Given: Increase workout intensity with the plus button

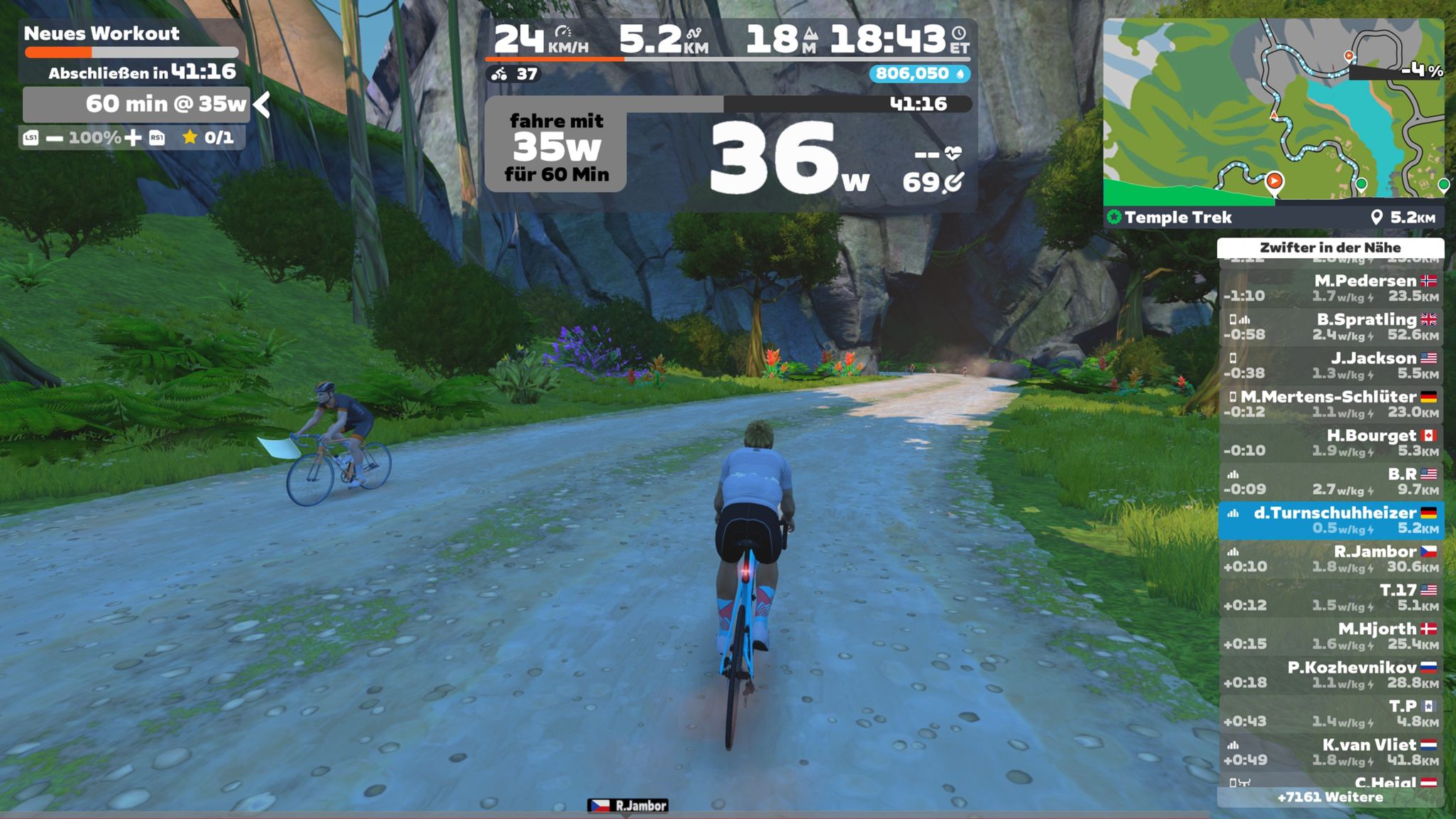Looking at the screenshot, I should pos(133,138).
